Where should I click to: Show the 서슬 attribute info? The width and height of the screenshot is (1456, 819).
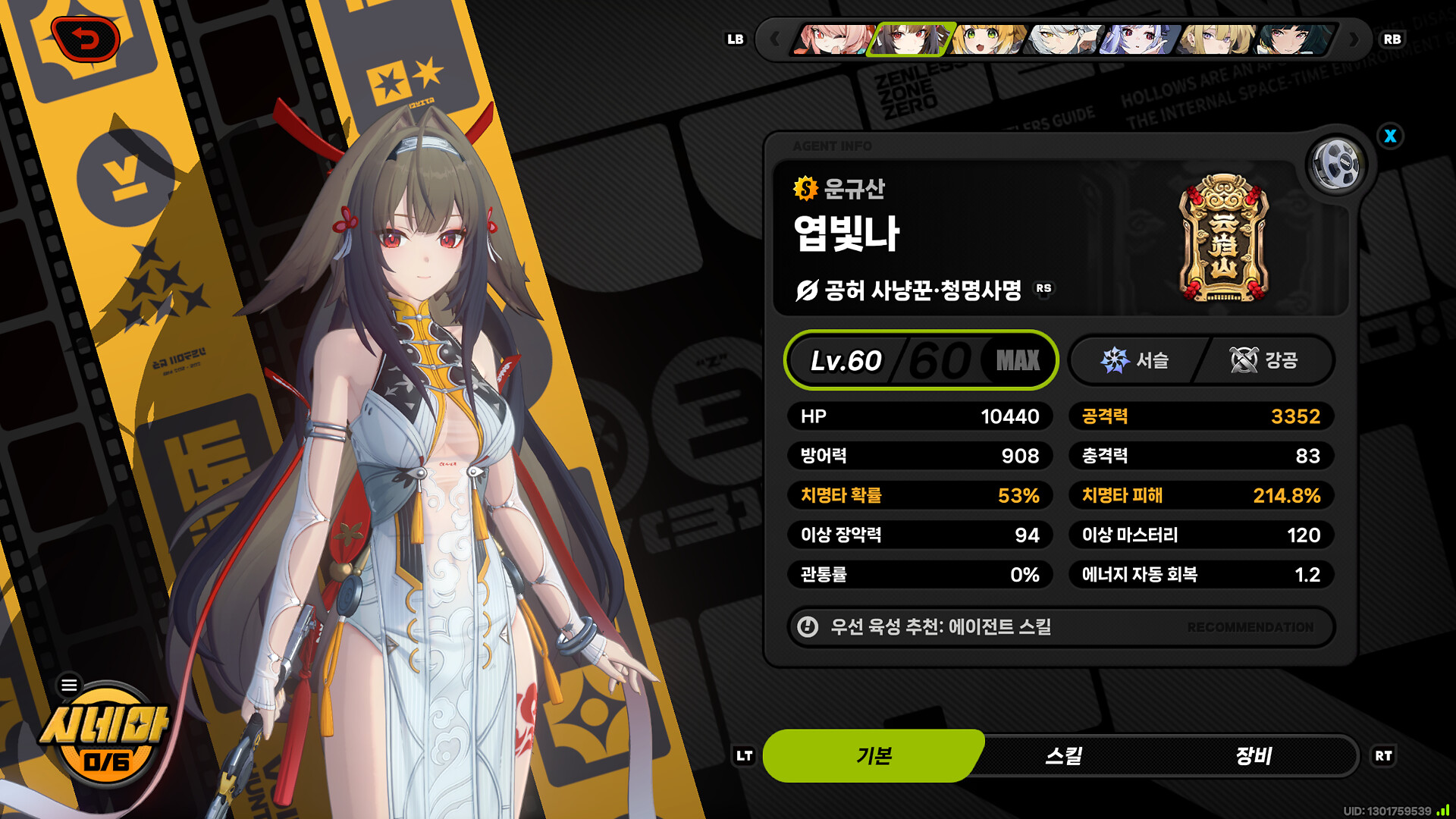coord(1134,360)
